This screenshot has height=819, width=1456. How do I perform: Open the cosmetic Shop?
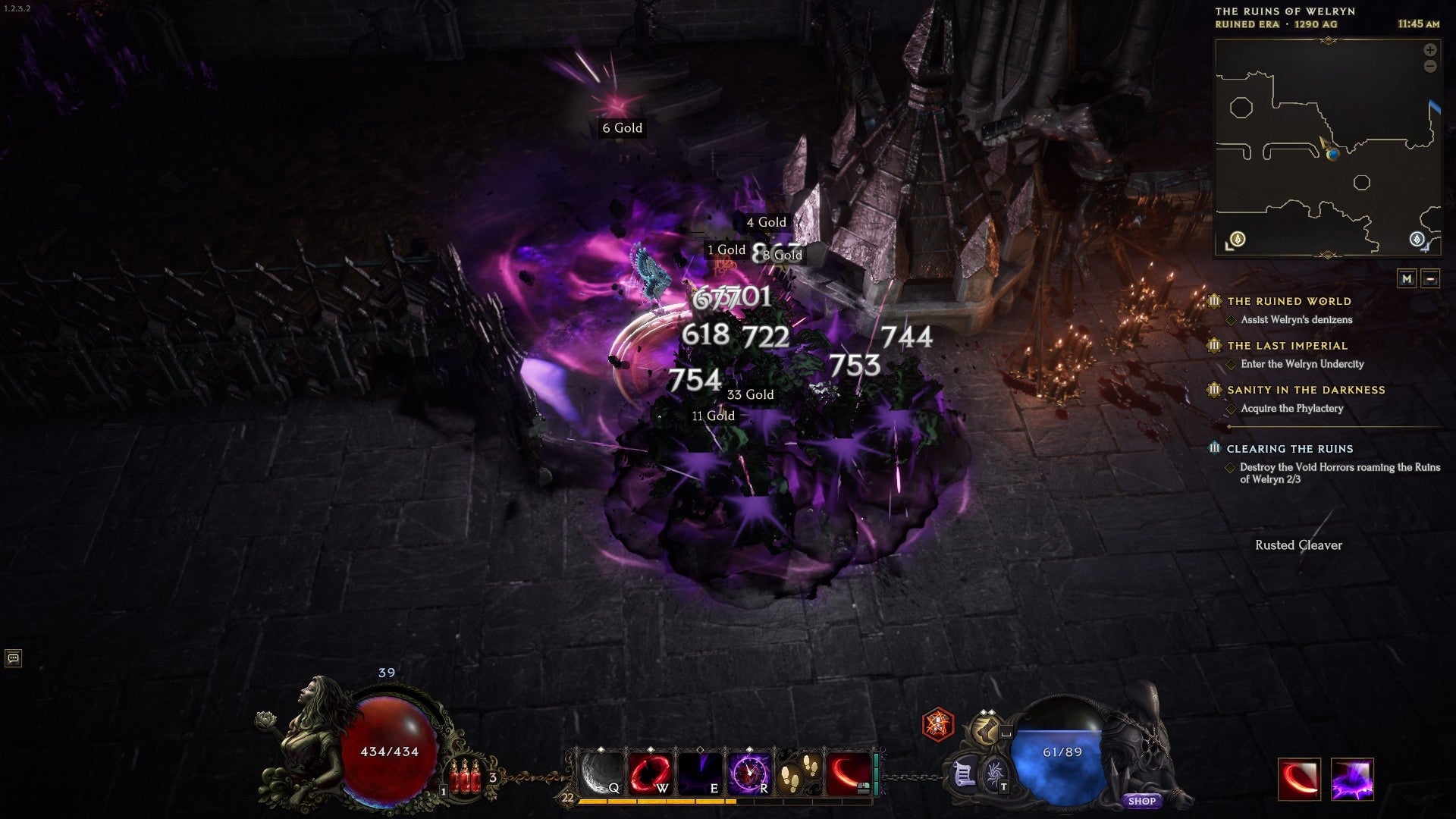pyautogui.click(x=1141, y=801)
